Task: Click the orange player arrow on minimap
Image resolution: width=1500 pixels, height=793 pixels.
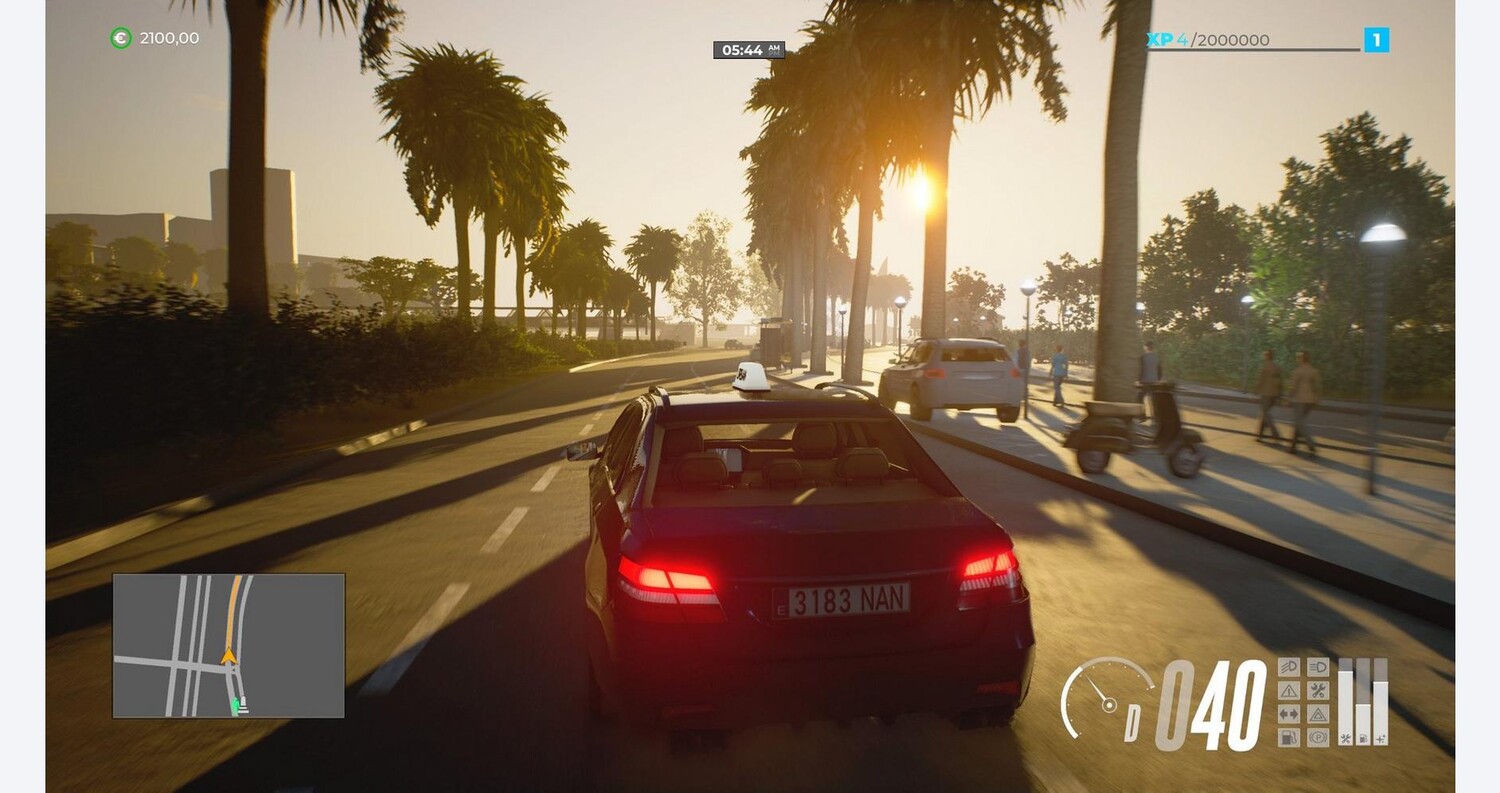Action: click(x=229, y=656)
